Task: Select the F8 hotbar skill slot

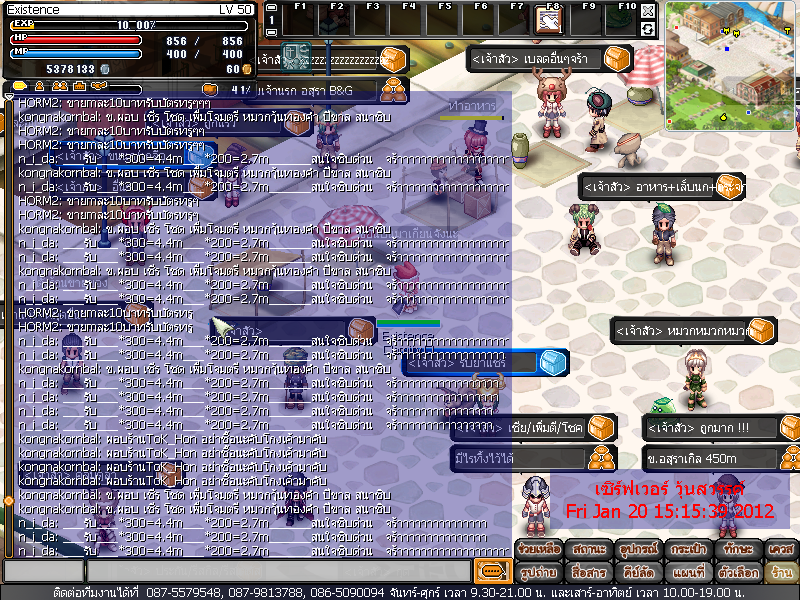Action: pos(548,19)
